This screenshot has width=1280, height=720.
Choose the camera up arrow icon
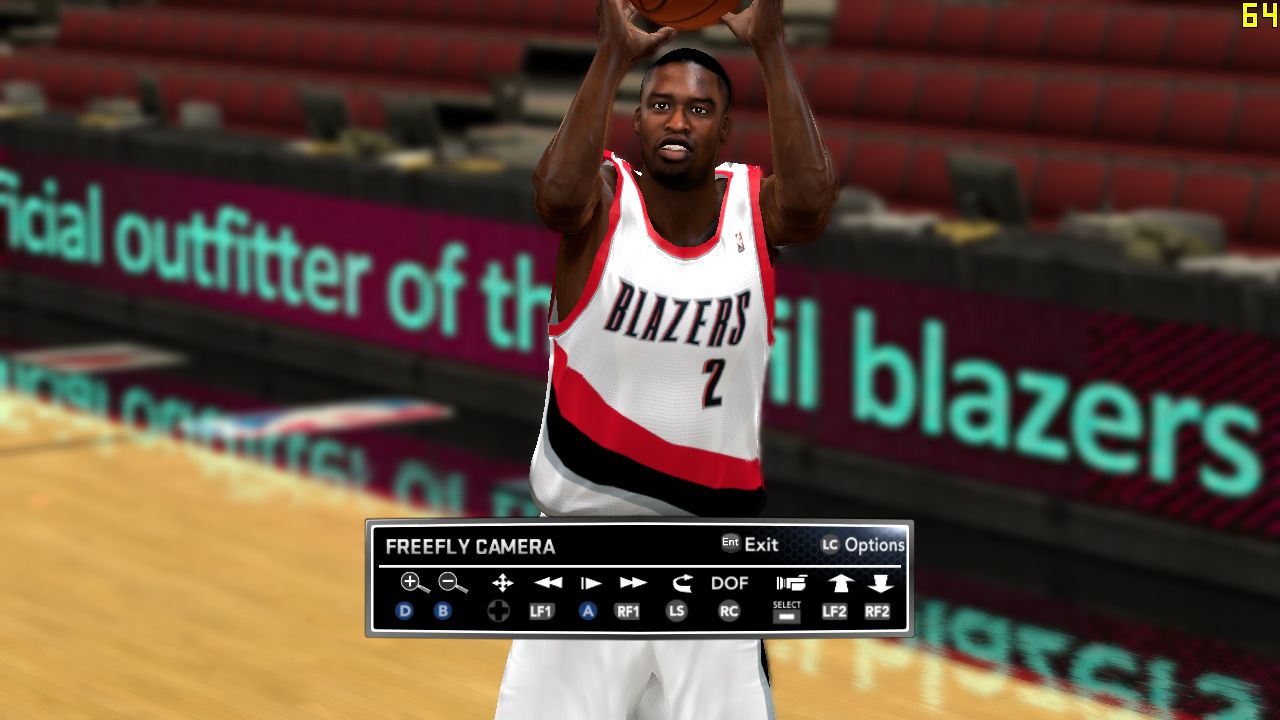click(x=838, y=583)
